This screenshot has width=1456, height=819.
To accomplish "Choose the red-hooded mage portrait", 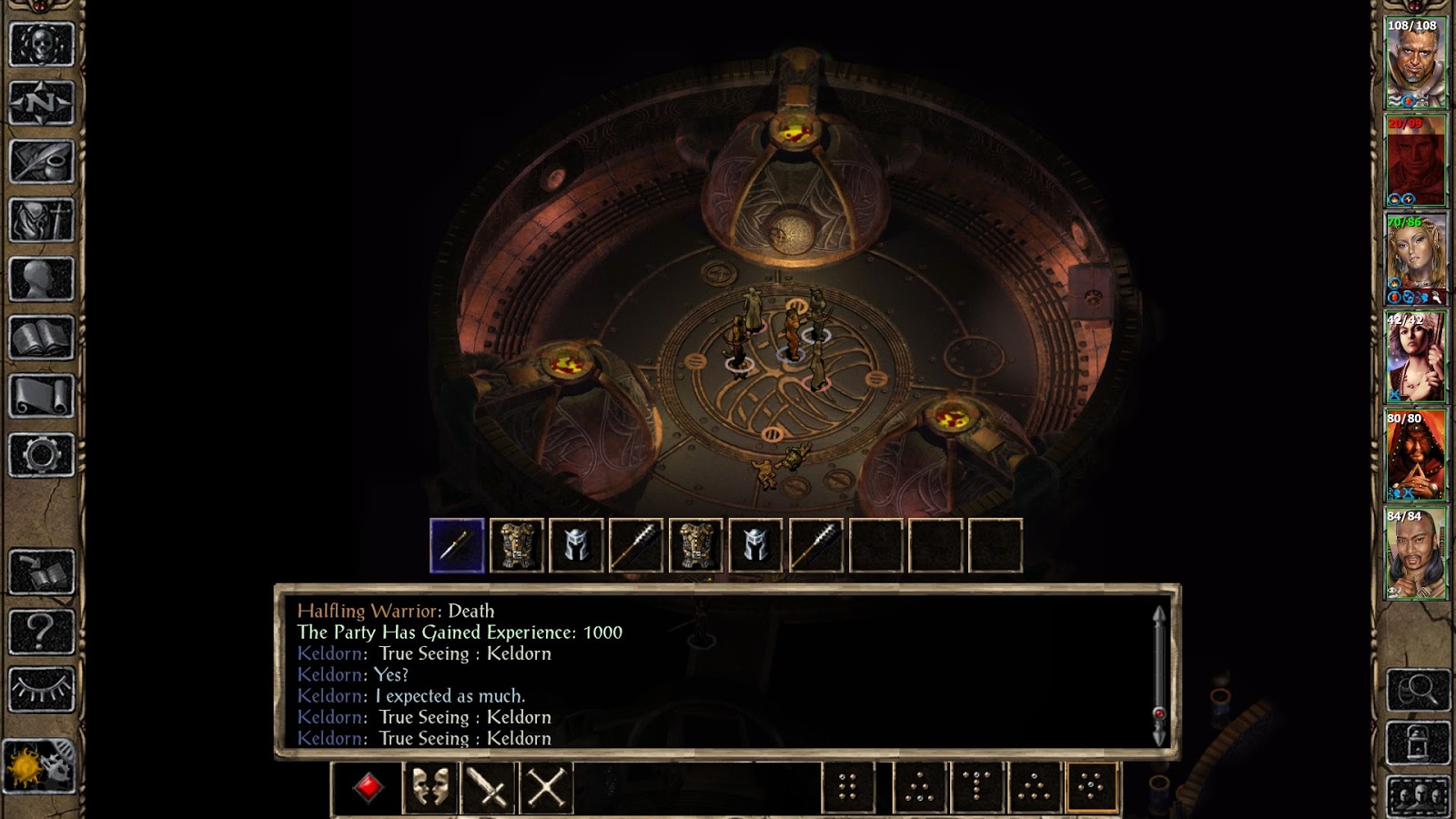I will [1415, 455].
